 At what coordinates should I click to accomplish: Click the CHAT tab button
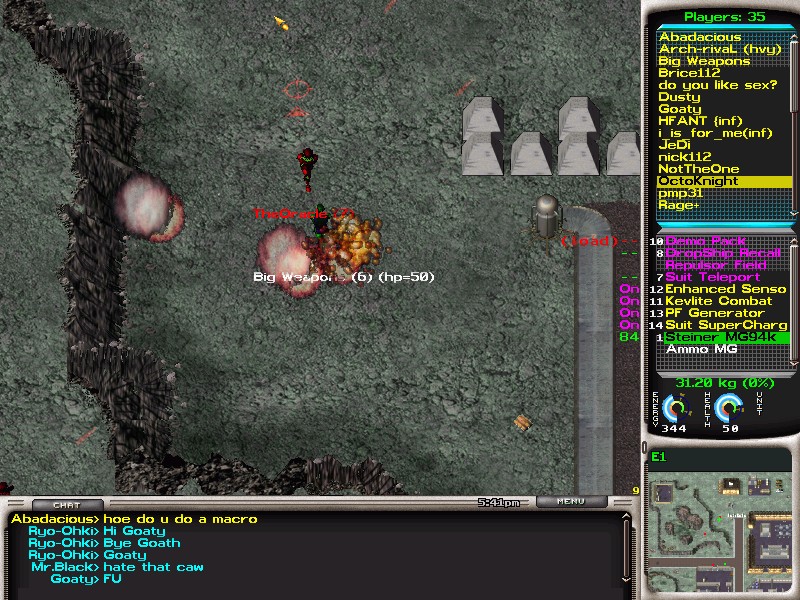tap(68, 505)
